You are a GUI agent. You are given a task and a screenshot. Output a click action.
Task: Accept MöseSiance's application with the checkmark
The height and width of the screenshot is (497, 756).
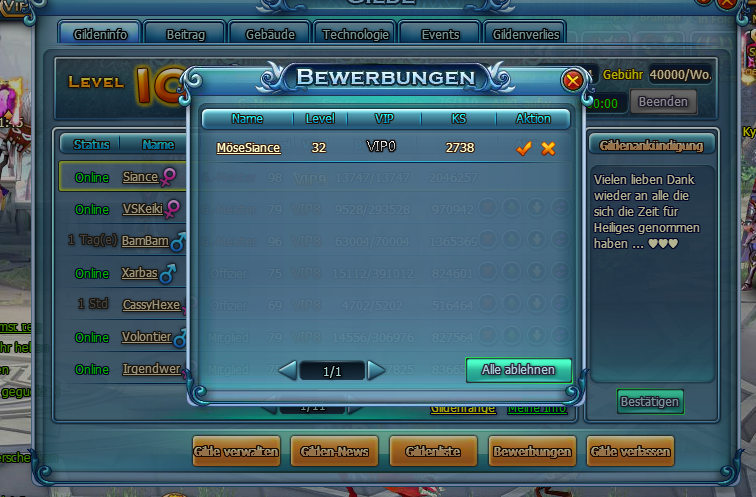(523, 148)
